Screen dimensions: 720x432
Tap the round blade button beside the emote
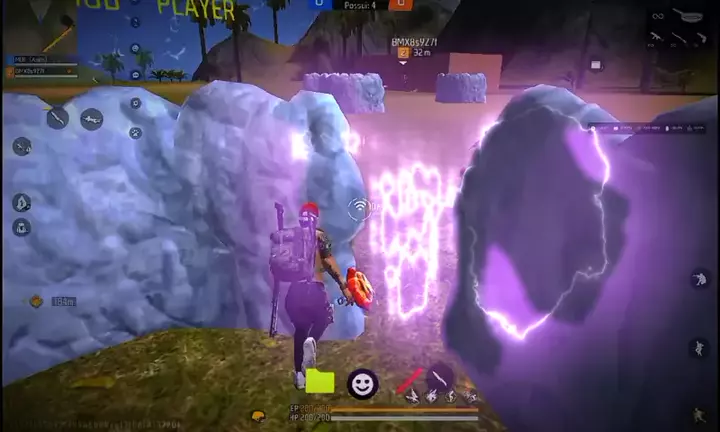coord(439,377)
